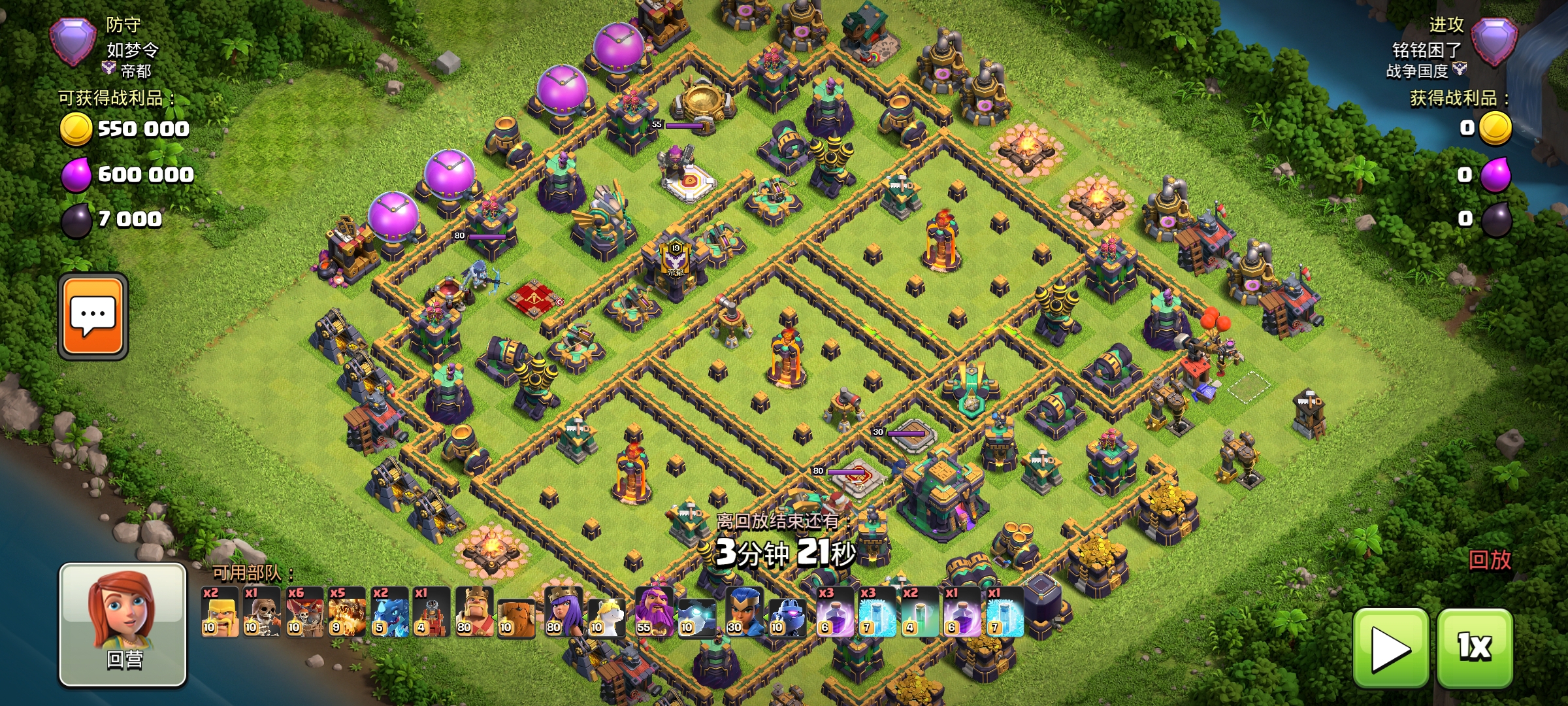Select the Archer Queen hero slot

564,612
